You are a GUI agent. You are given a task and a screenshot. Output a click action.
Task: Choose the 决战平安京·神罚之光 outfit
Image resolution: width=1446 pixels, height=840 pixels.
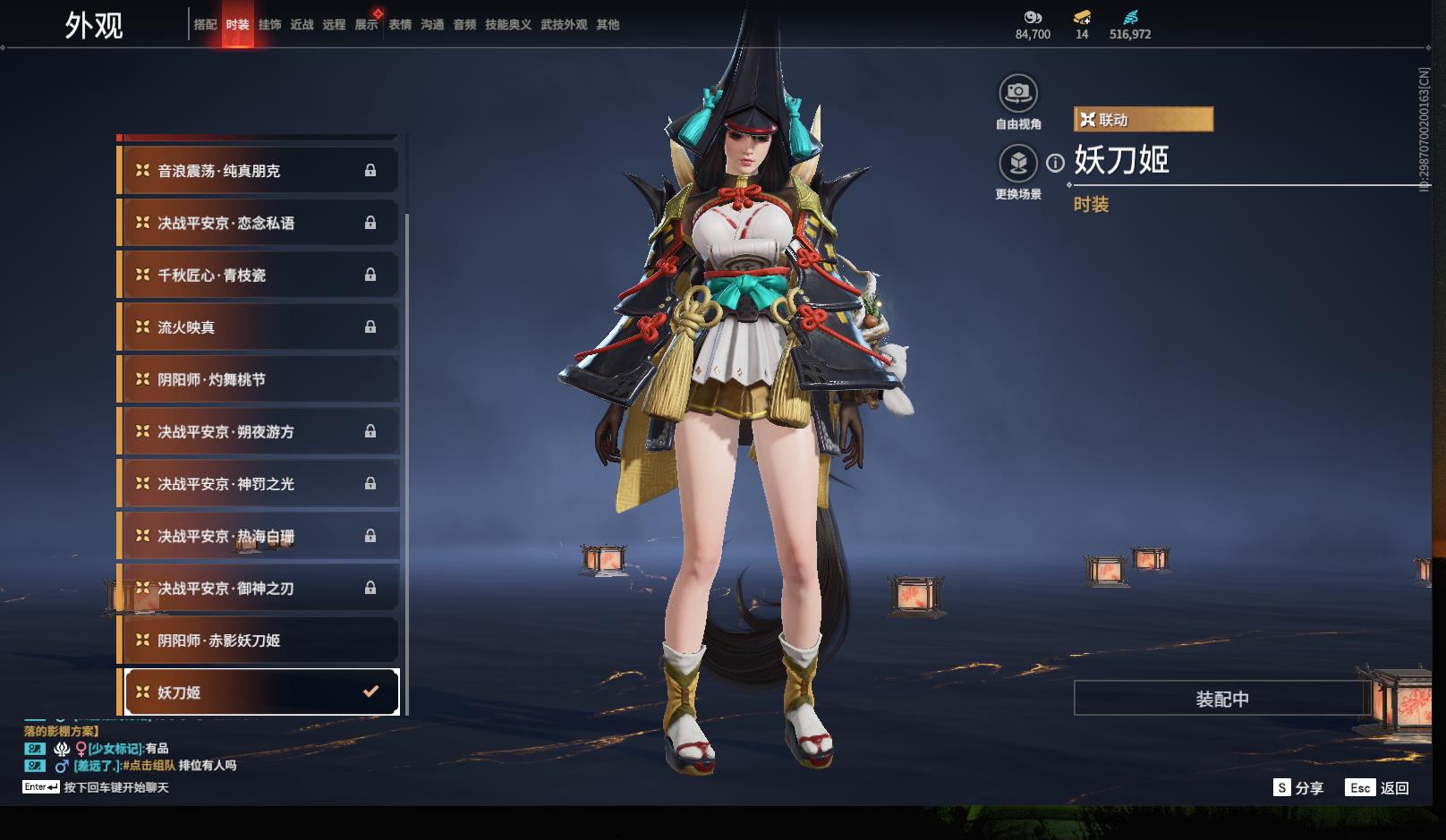259,484
